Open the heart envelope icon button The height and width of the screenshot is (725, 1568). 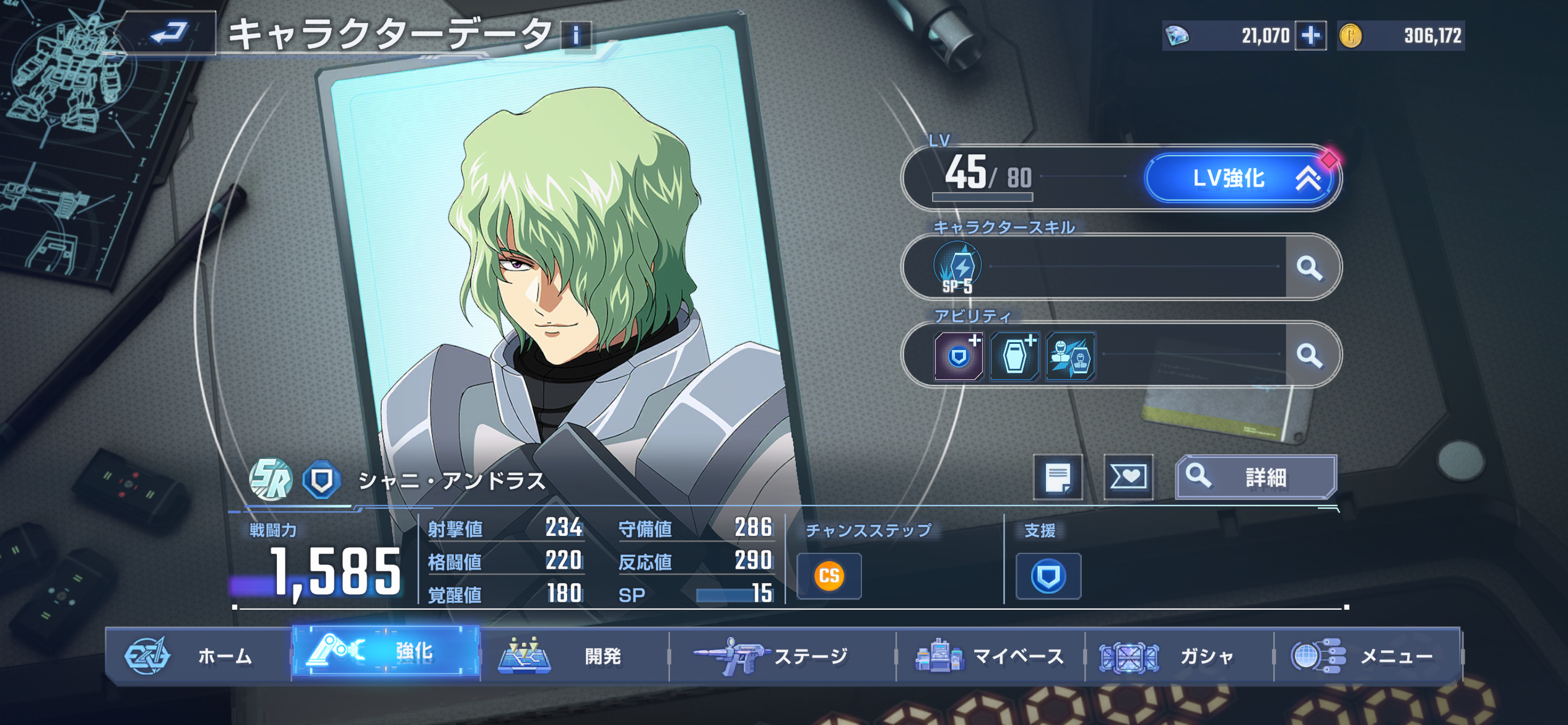(x=1128, y=477)
